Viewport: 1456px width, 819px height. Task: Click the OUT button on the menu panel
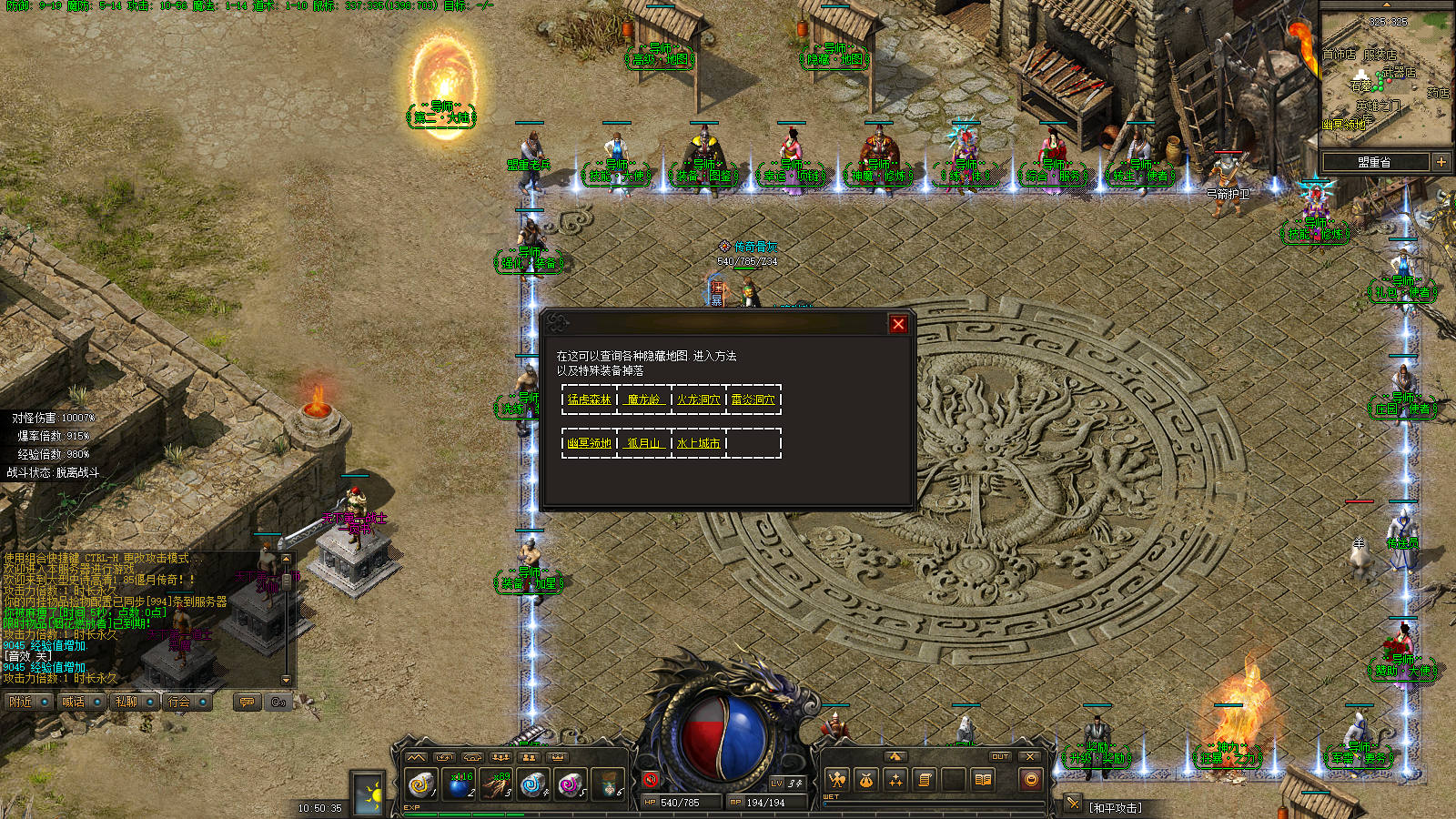pyautogui.click(x=1000, y=756)
